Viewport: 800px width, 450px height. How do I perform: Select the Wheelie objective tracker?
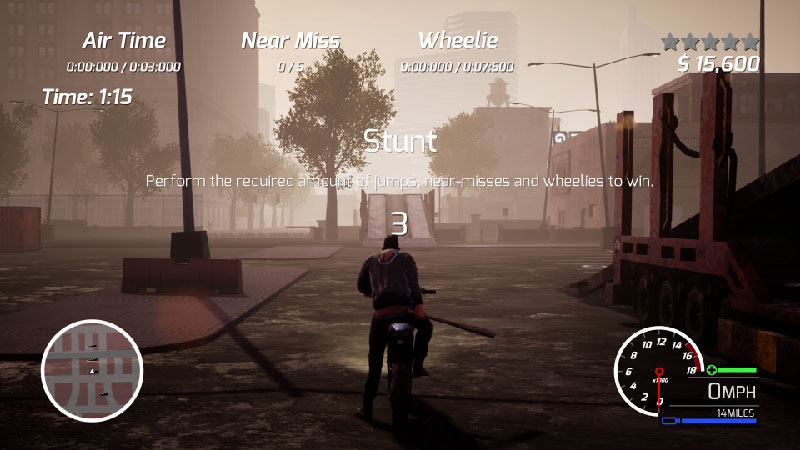click(x=457, y=52)
